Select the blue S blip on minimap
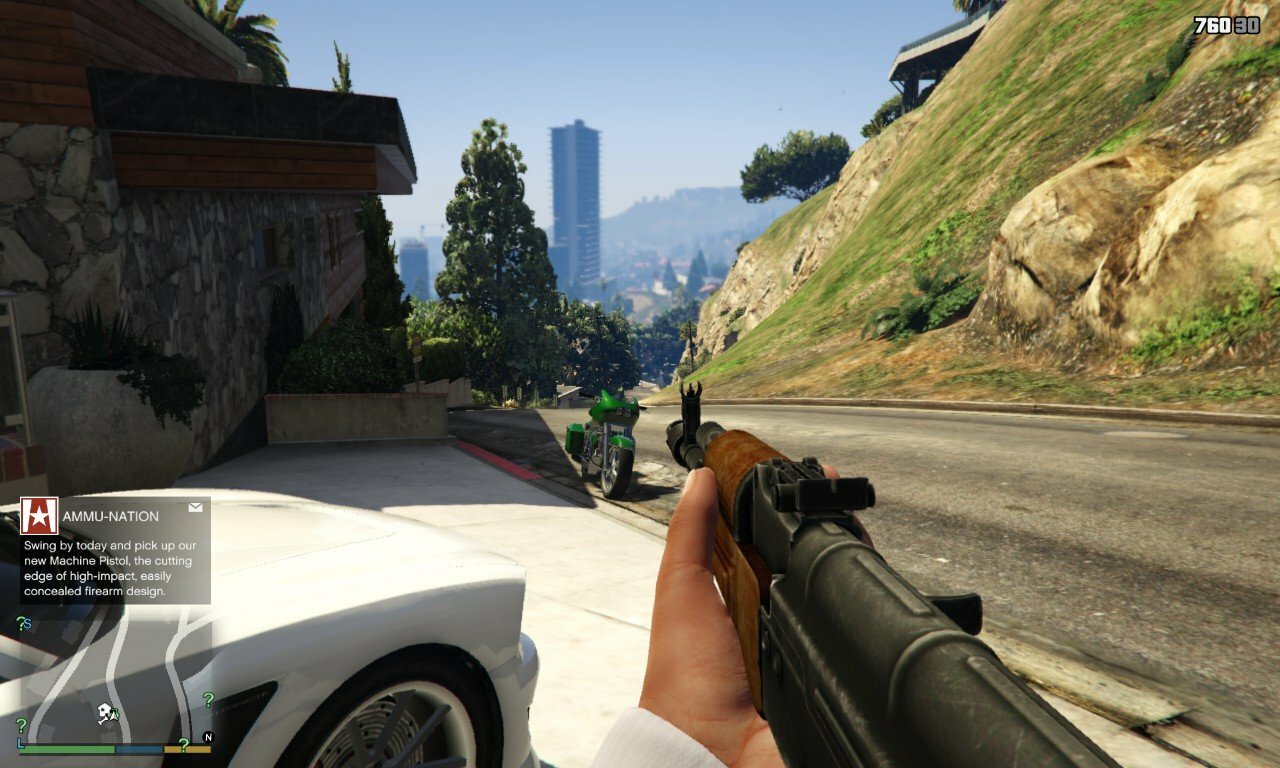The image size is (1280, 768). (27, 624)
